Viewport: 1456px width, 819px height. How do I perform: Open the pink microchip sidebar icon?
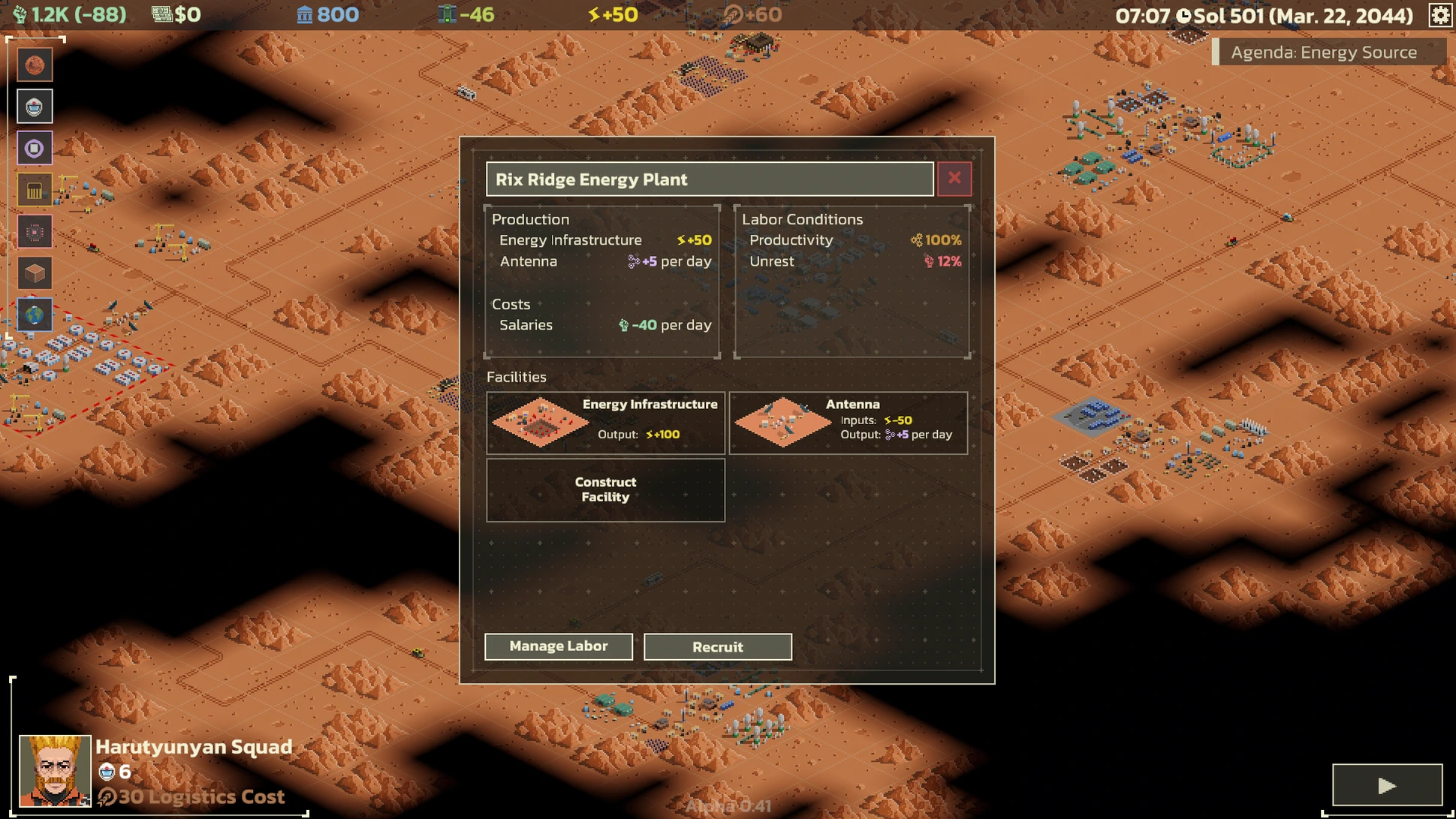coord(35,232)
